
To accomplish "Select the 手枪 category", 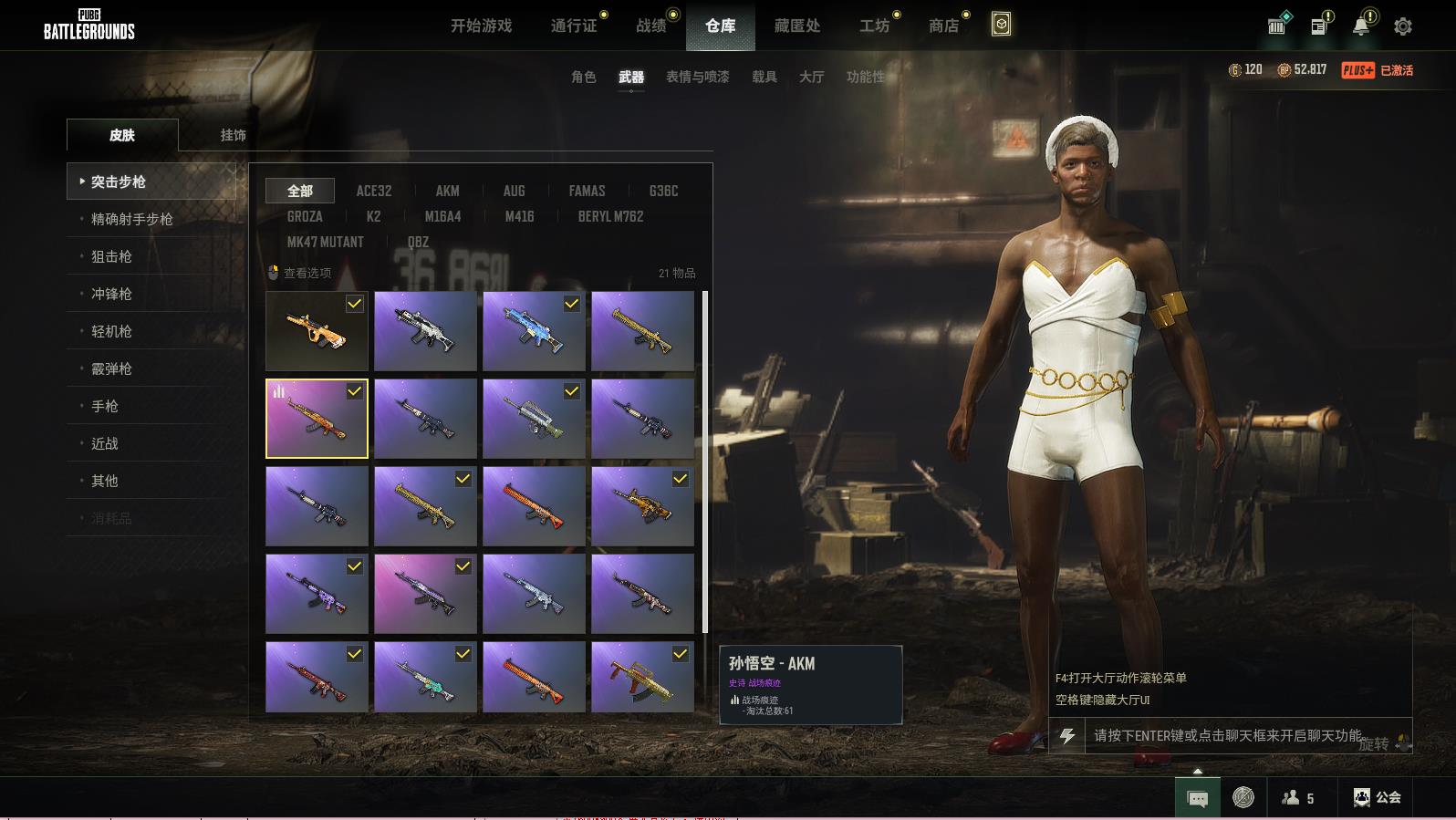I will click(105, 406).
